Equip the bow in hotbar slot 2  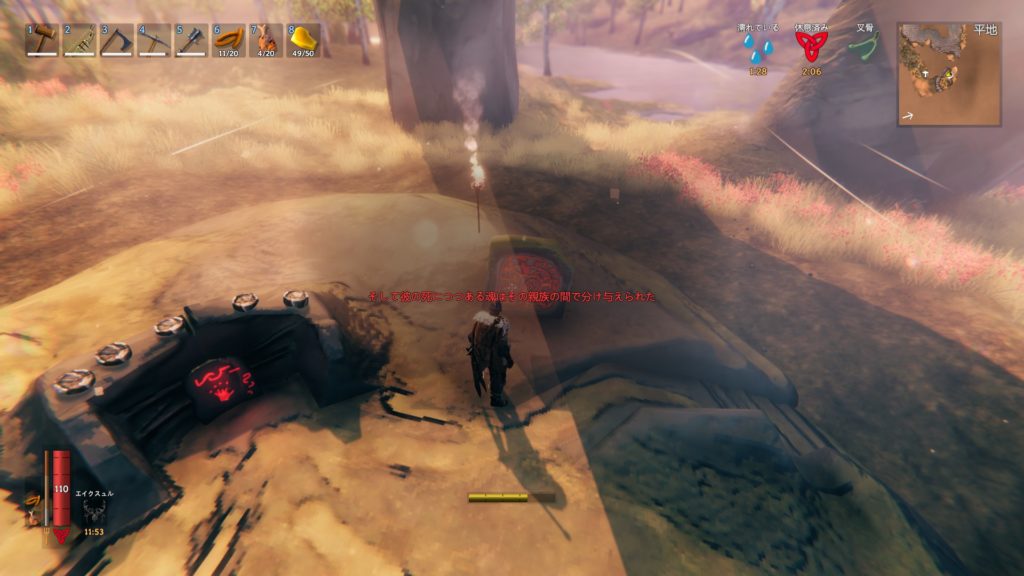pos(79,40)
